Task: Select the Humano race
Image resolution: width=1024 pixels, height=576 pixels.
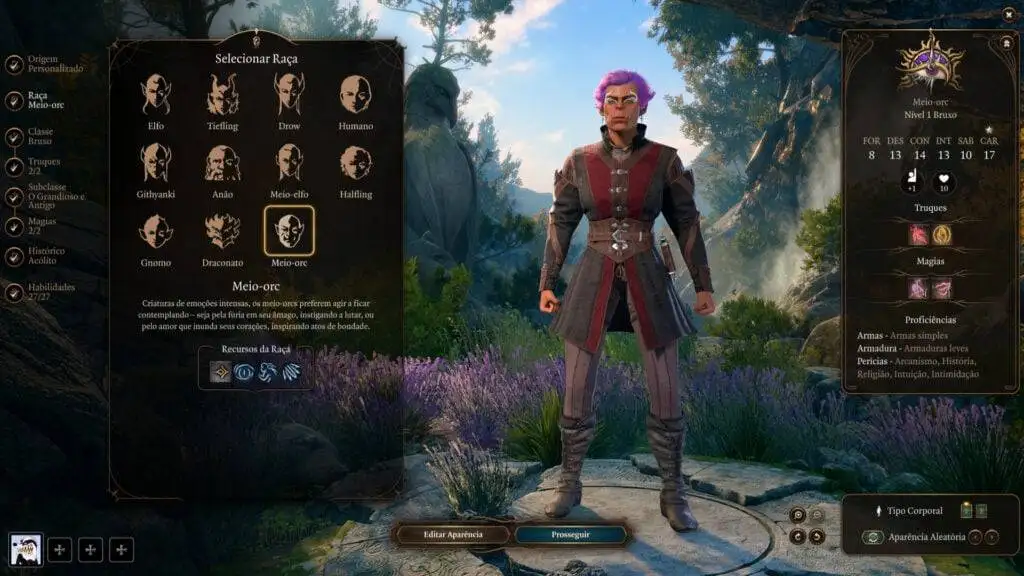Action: [x=355, y=95]
